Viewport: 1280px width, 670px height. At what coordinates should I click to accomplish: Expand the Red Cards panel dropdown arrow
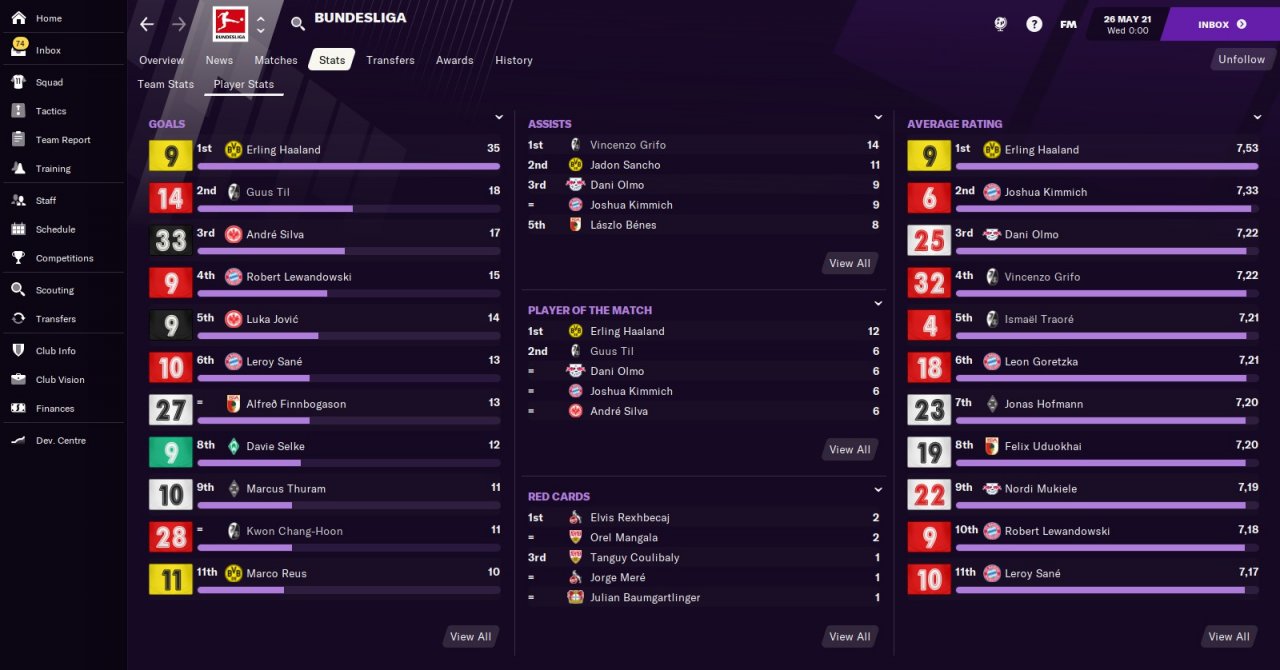878,490
